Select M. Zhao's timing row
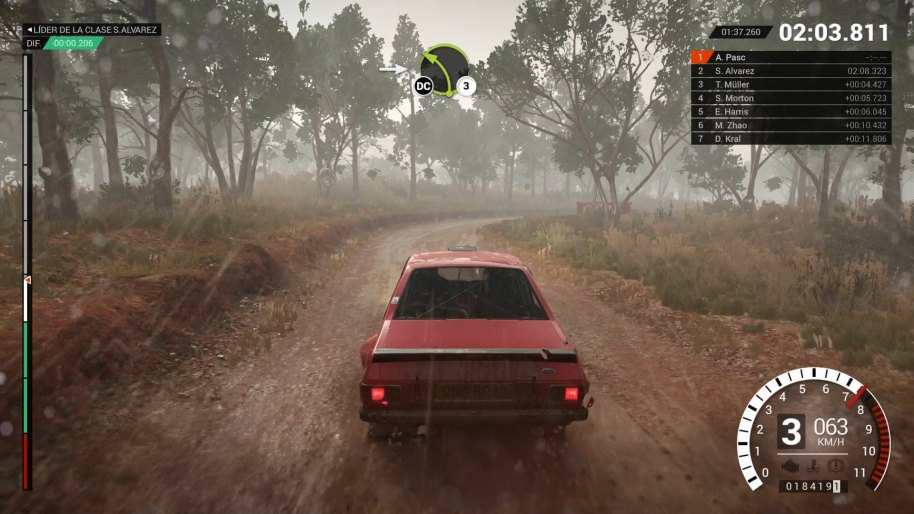Screen dimensions: 914x514 (x=791, y=125)
